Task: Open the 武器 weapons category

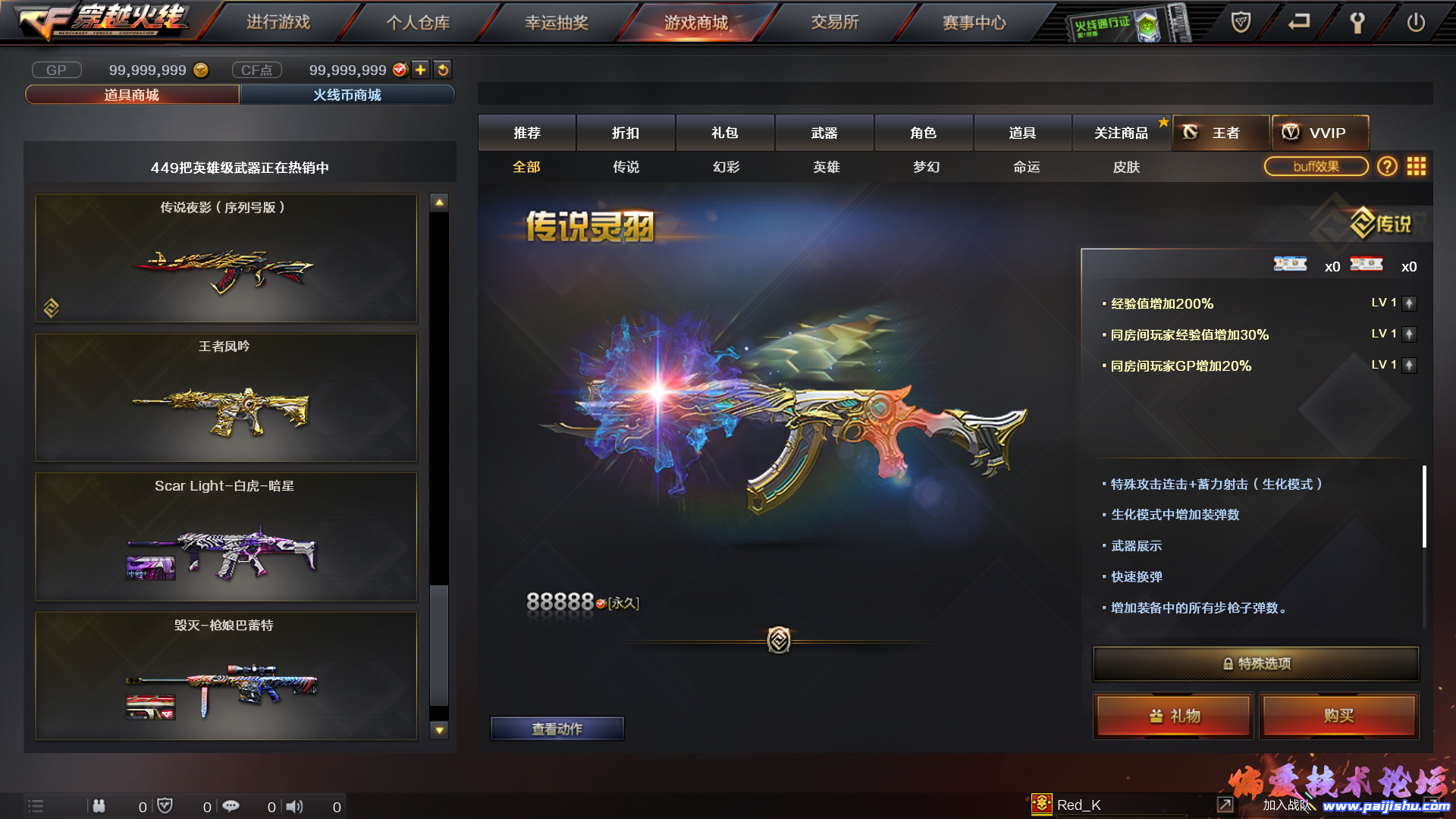Action: (824, 133)
